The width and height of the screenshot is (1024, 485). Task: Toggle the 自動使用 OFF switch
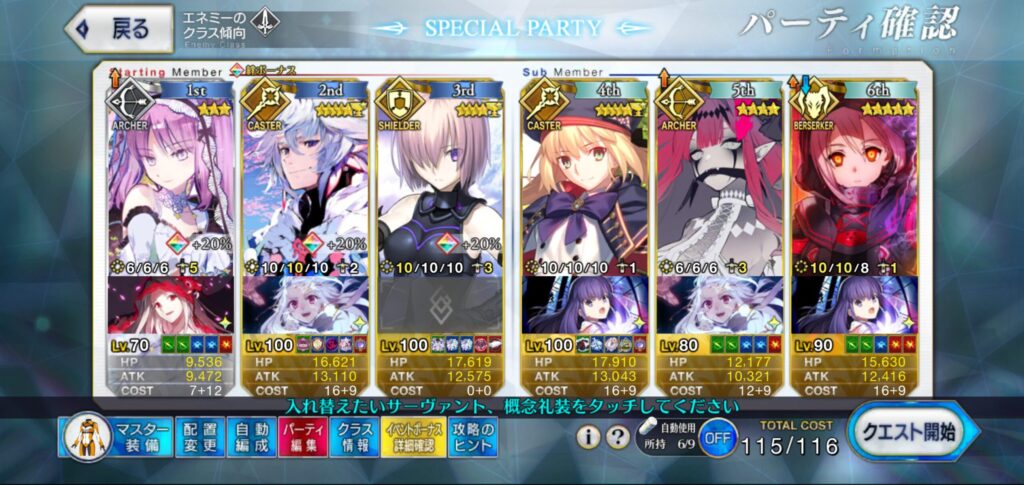(716, 438)
